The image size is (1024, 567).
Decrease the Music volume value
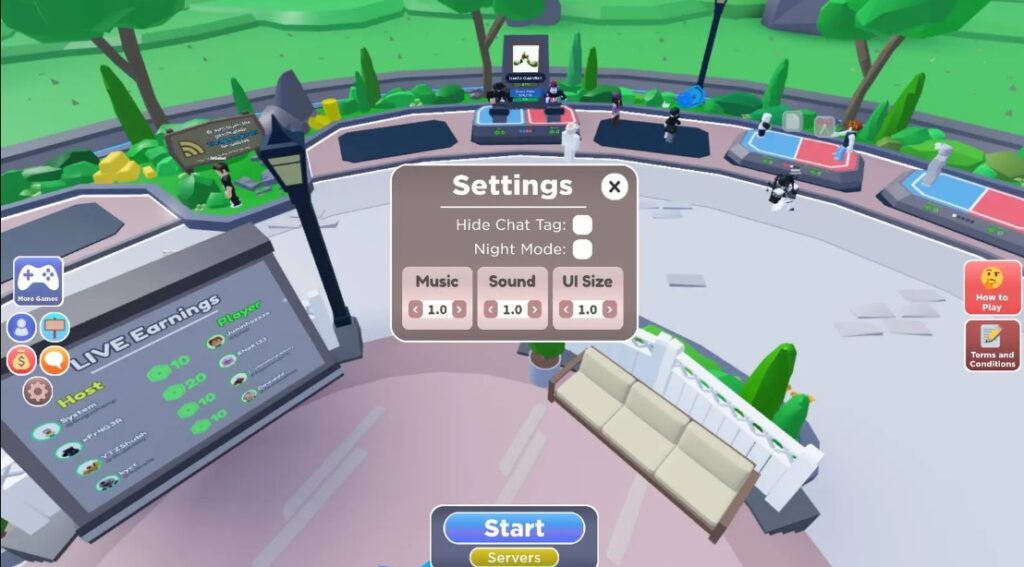point(416,310)
